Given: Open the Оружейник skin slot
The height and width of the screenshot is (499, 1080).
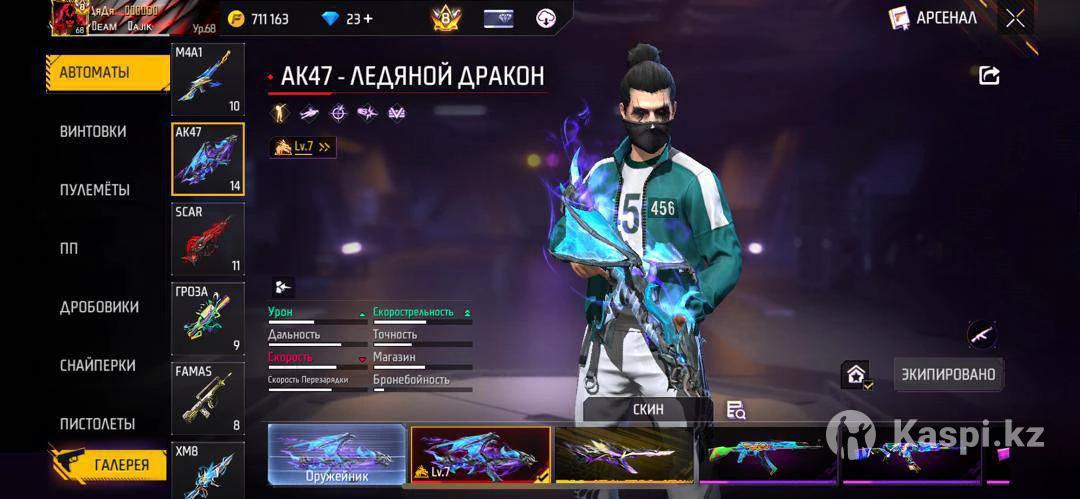Looking at the screenshot, I should click(337, 455).
